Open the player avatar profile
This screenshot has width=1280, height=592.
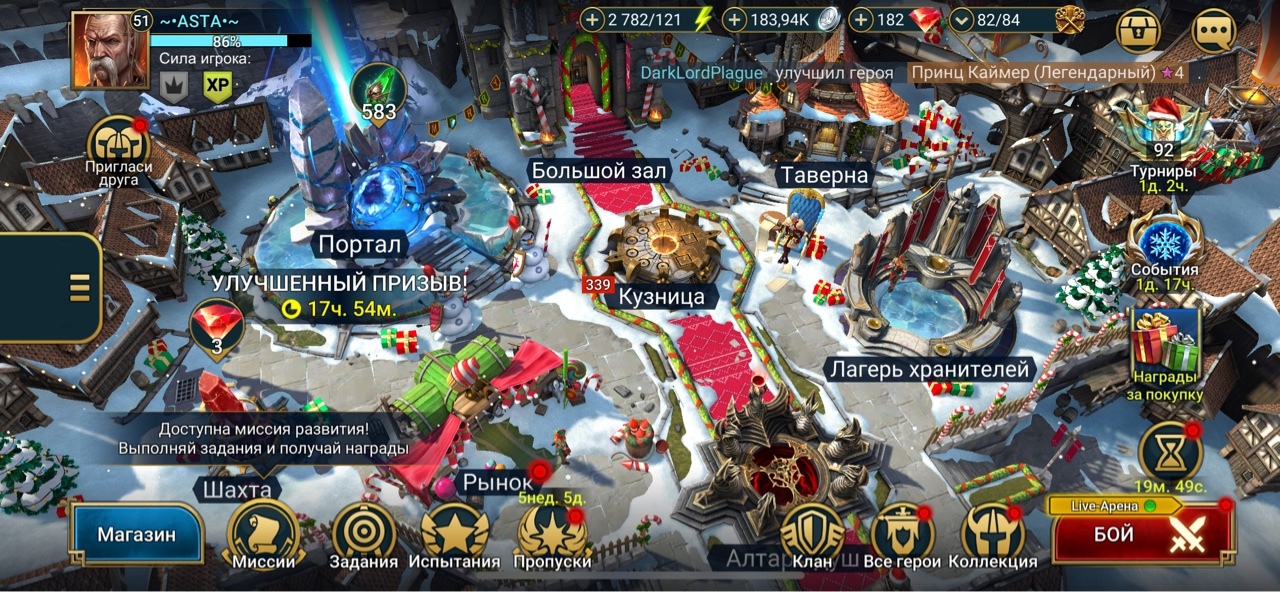(109, 50)
